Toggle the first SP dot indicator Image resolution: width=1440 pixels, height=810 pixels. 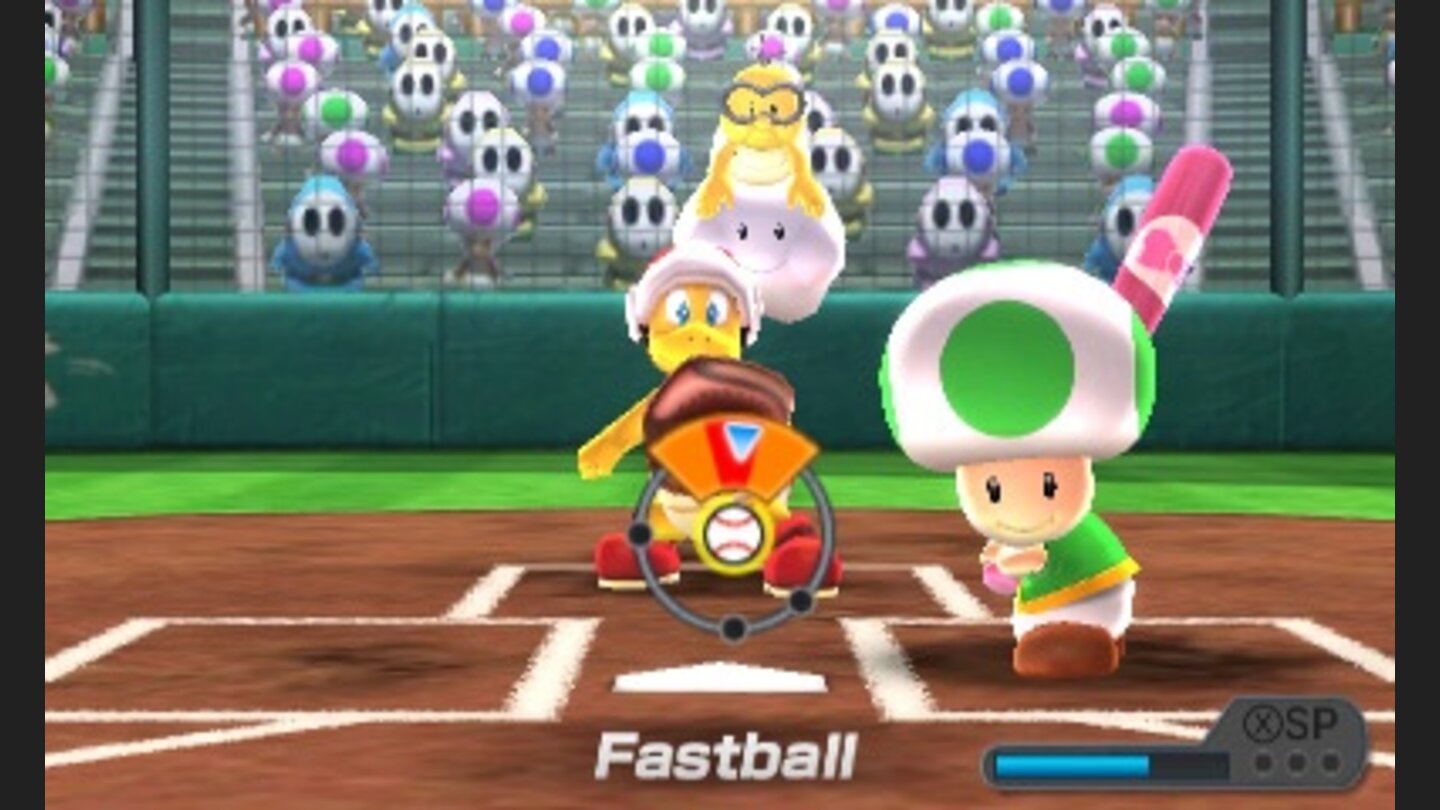tap(1264, 760)
